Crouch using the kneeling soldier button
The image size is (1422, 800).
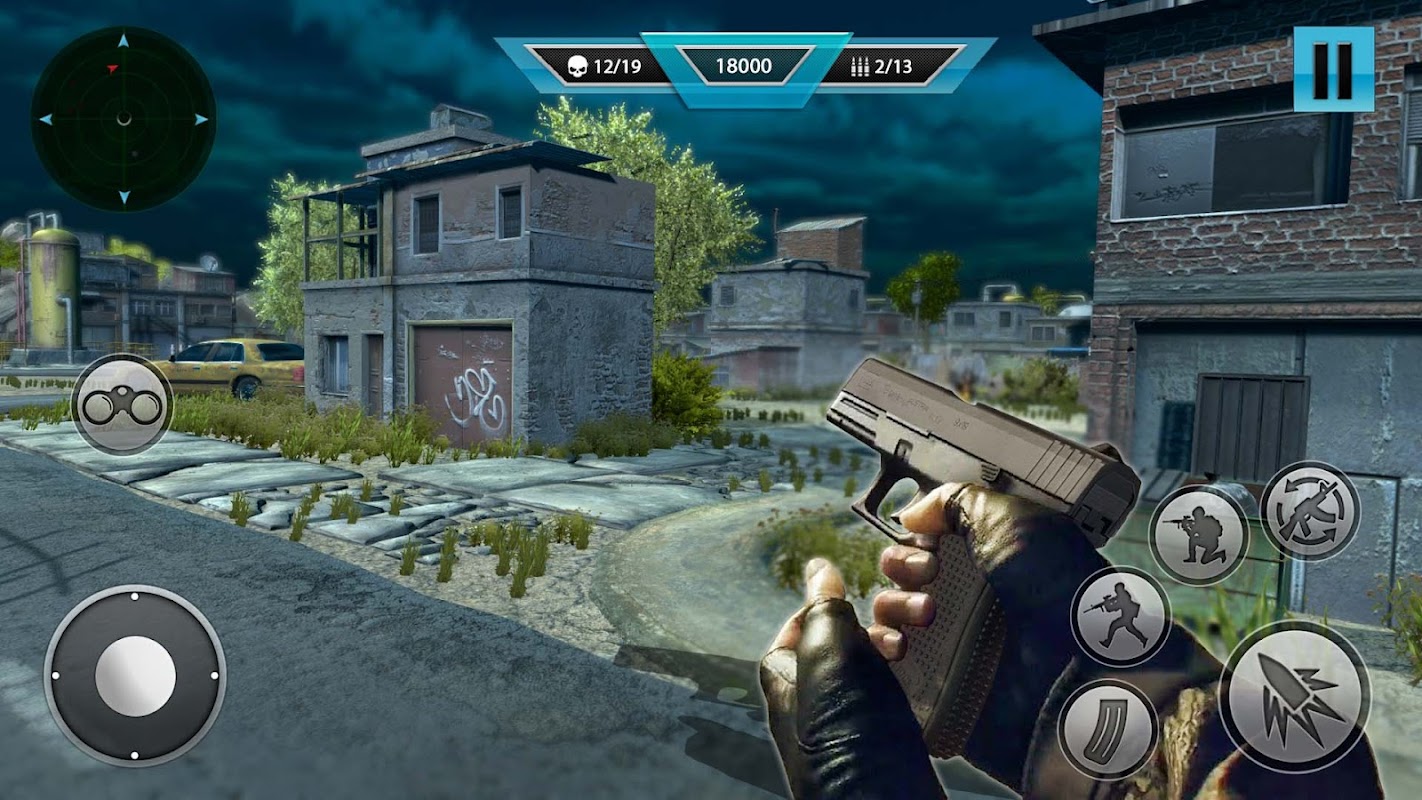(1199, 535)
